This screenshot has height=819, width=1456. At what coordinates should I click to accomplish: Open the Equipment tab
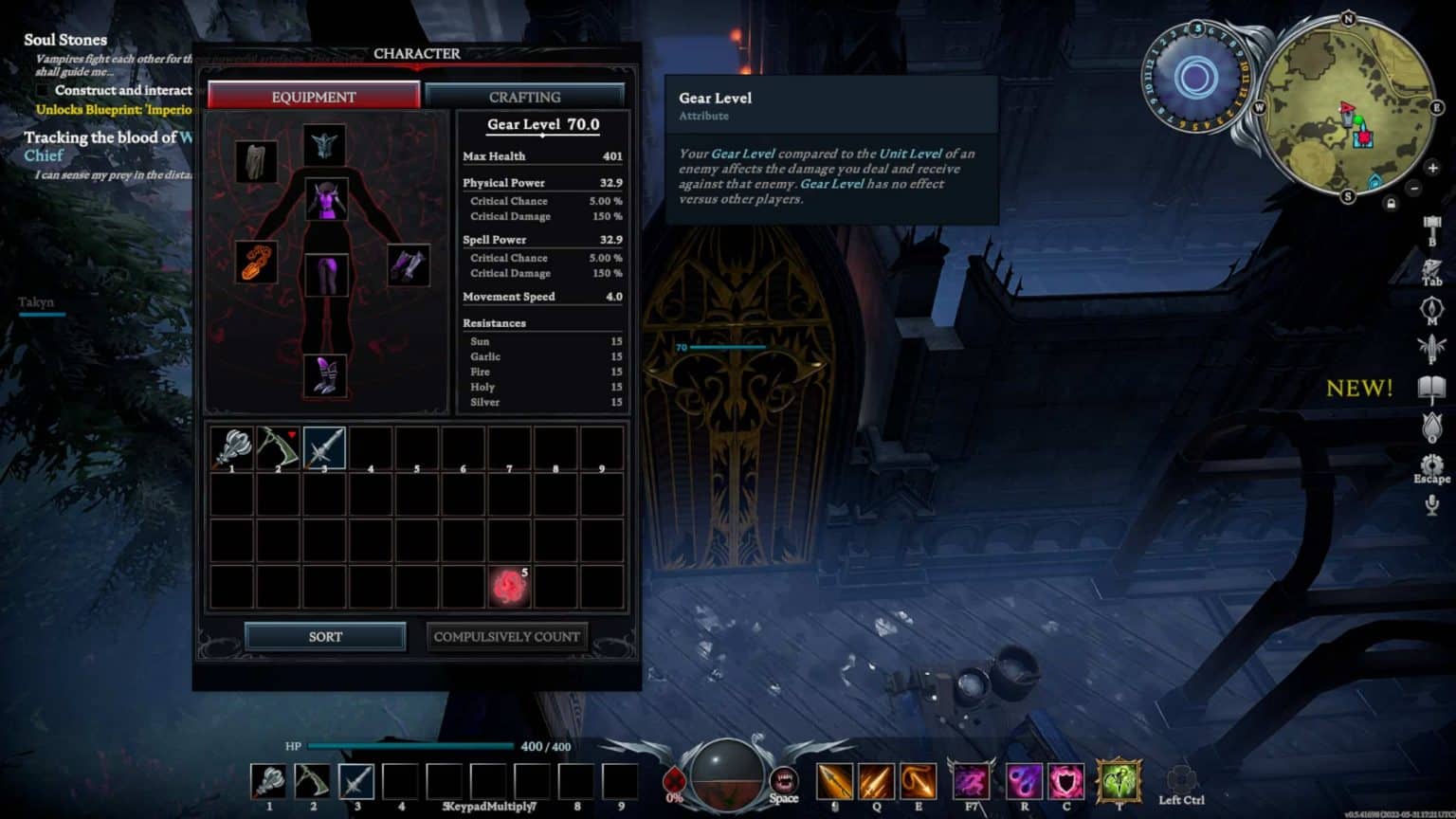pyautogui.click(x=315, y=97)
